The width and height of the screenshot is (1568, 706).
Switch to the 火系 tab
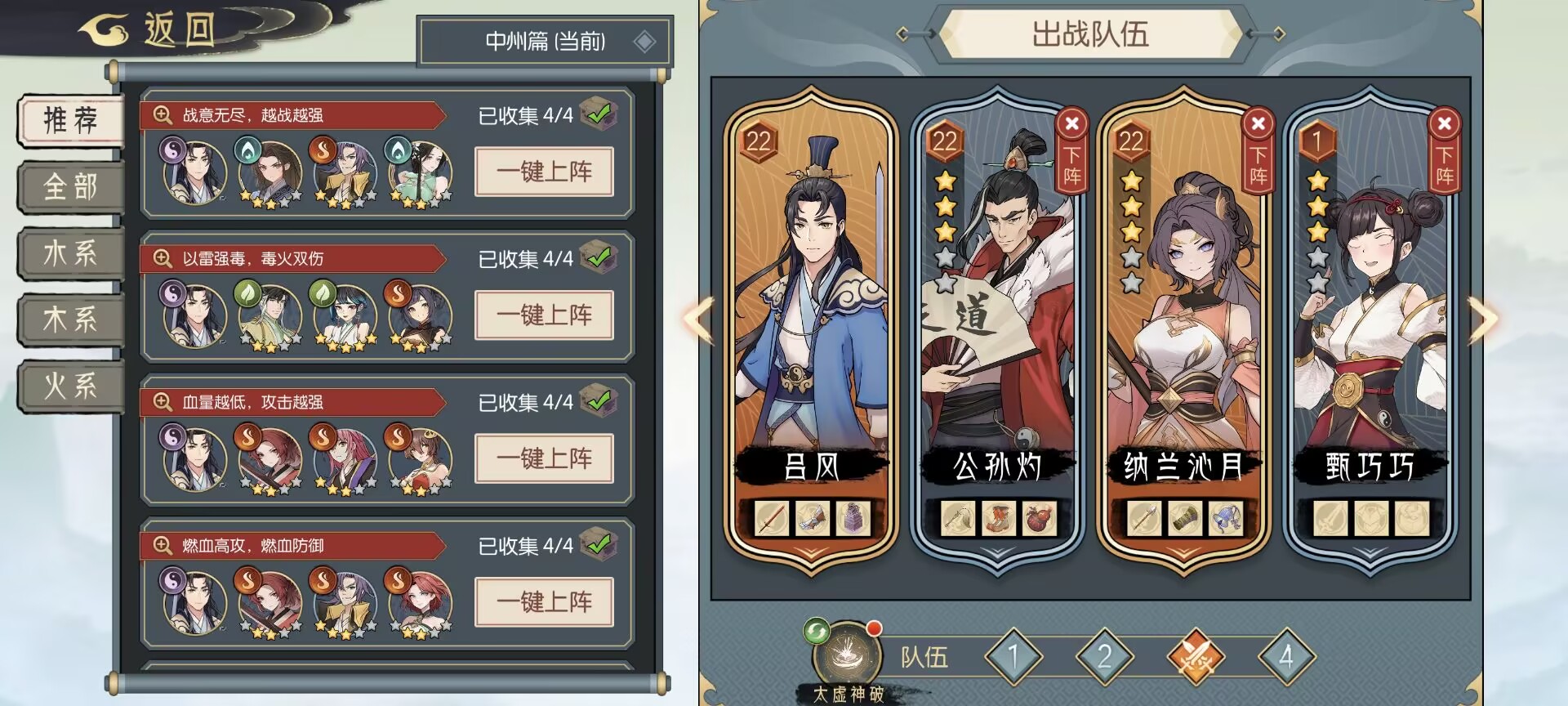coord(69,384)
